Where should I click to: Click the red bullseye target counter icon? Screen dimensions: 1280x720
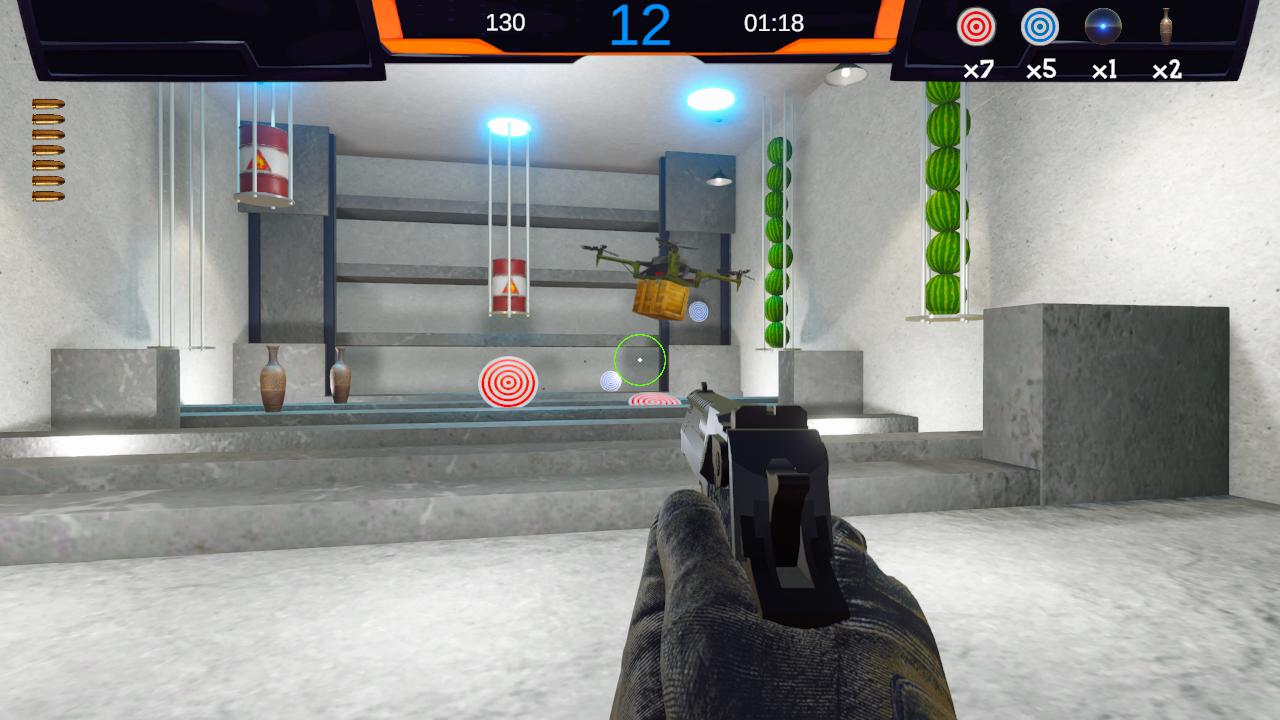pos(975,28)
